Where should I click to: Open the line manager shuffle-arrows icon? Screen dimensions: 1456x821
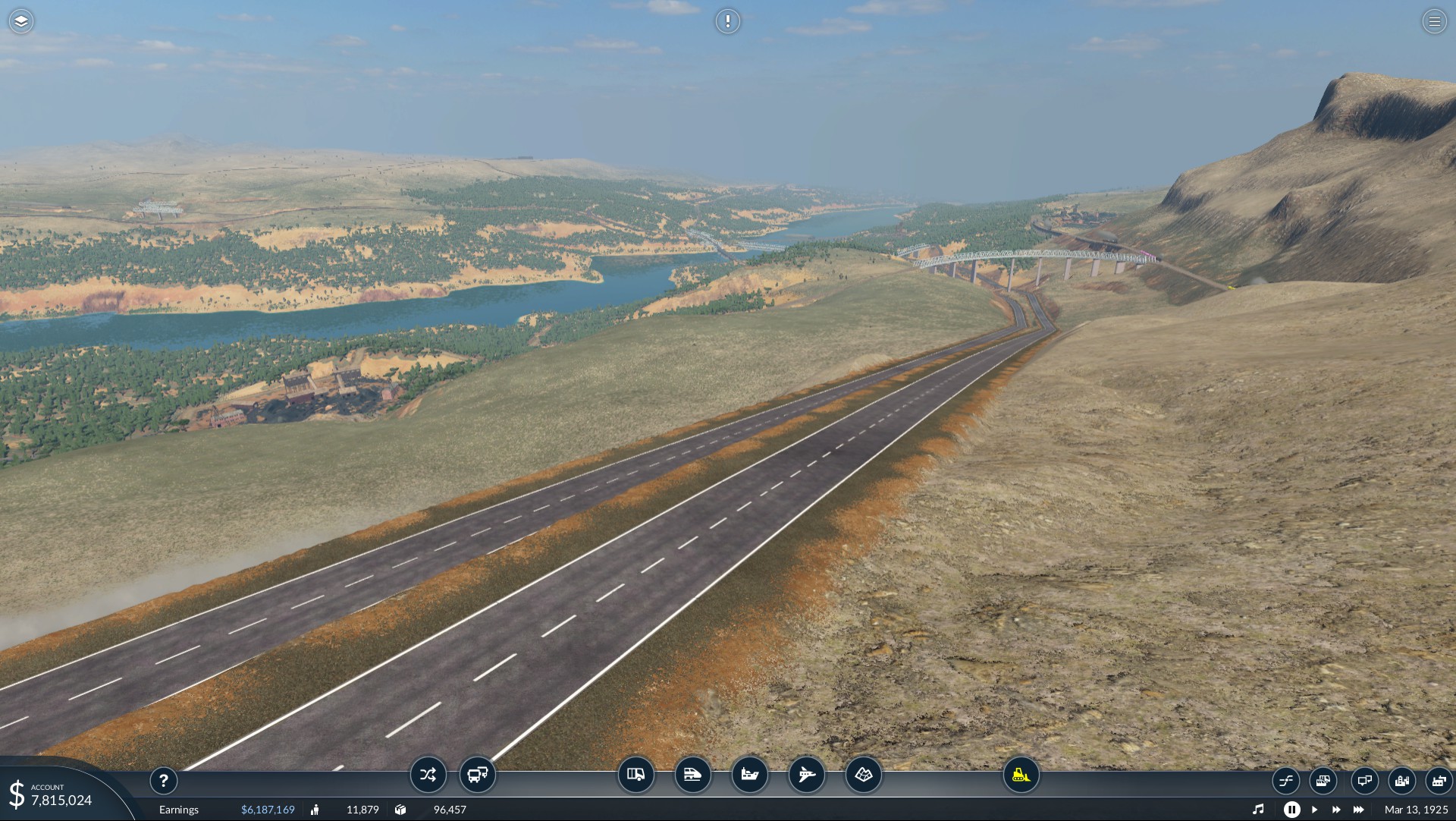(x=428, y=775)
